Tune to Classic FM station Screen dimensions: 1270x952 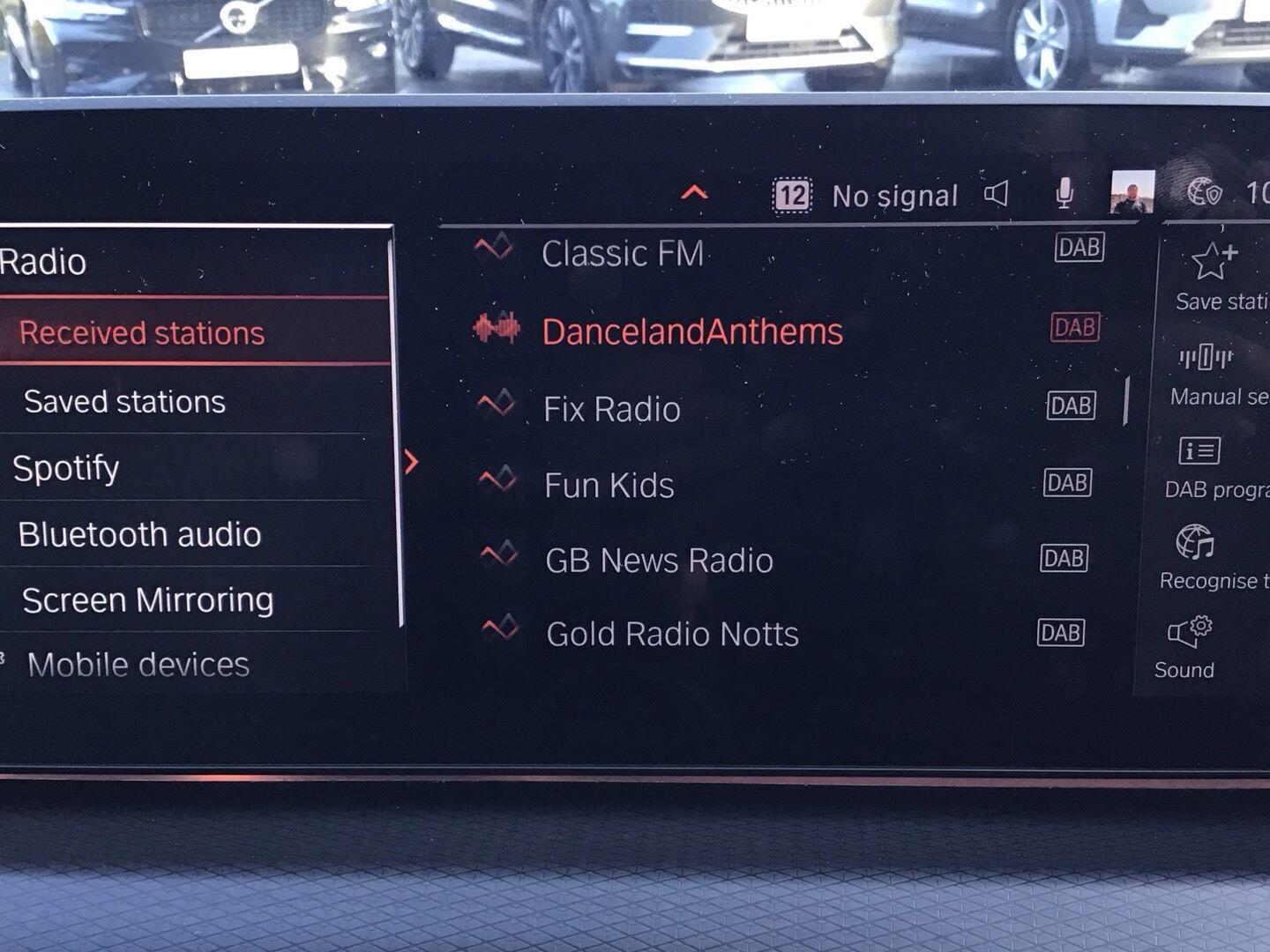point(622,254)
